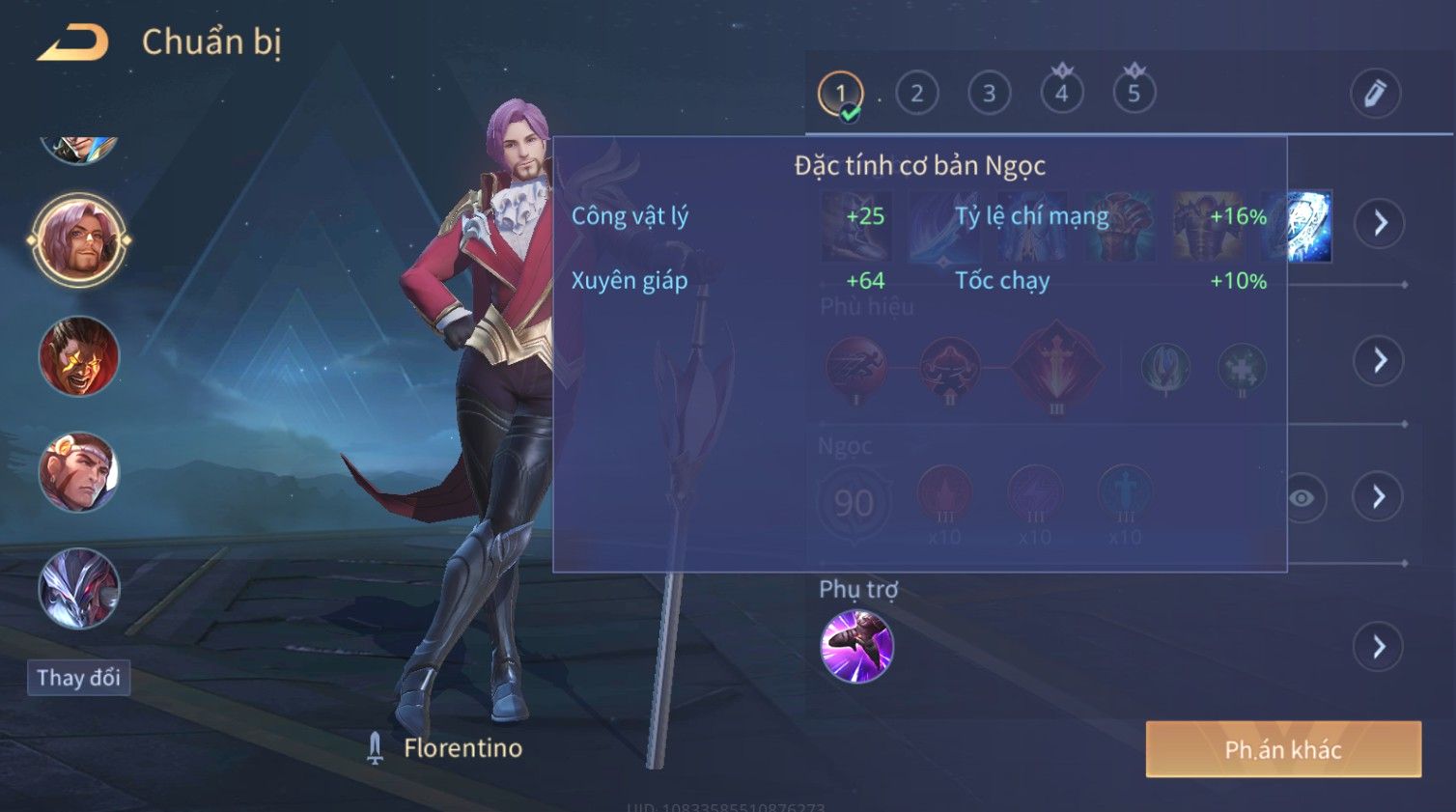Choose loadout preset 4

(x=1061, y=94)
